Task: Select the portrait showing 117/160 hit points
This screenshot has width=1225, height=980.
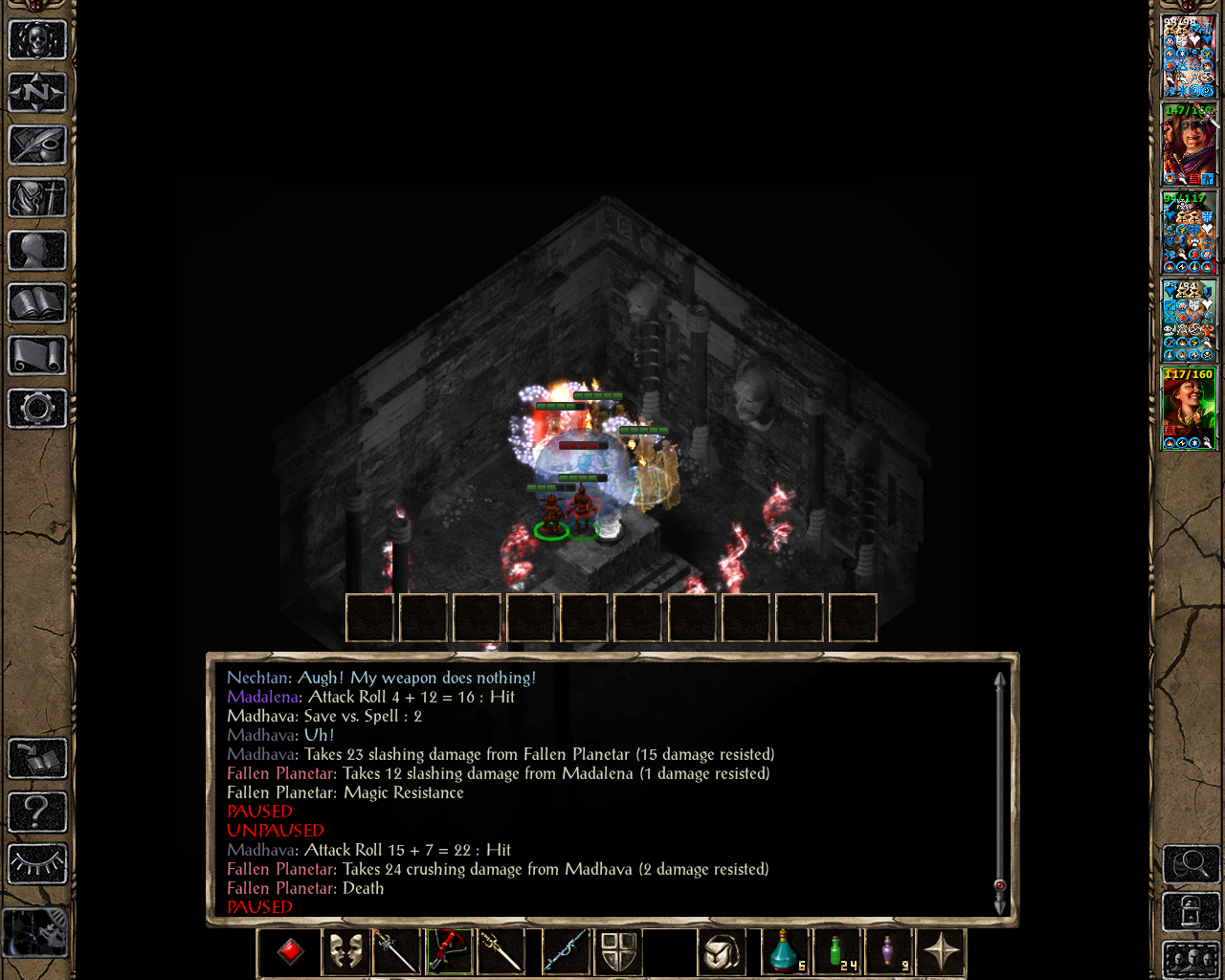Action: tap(1189, 409)
